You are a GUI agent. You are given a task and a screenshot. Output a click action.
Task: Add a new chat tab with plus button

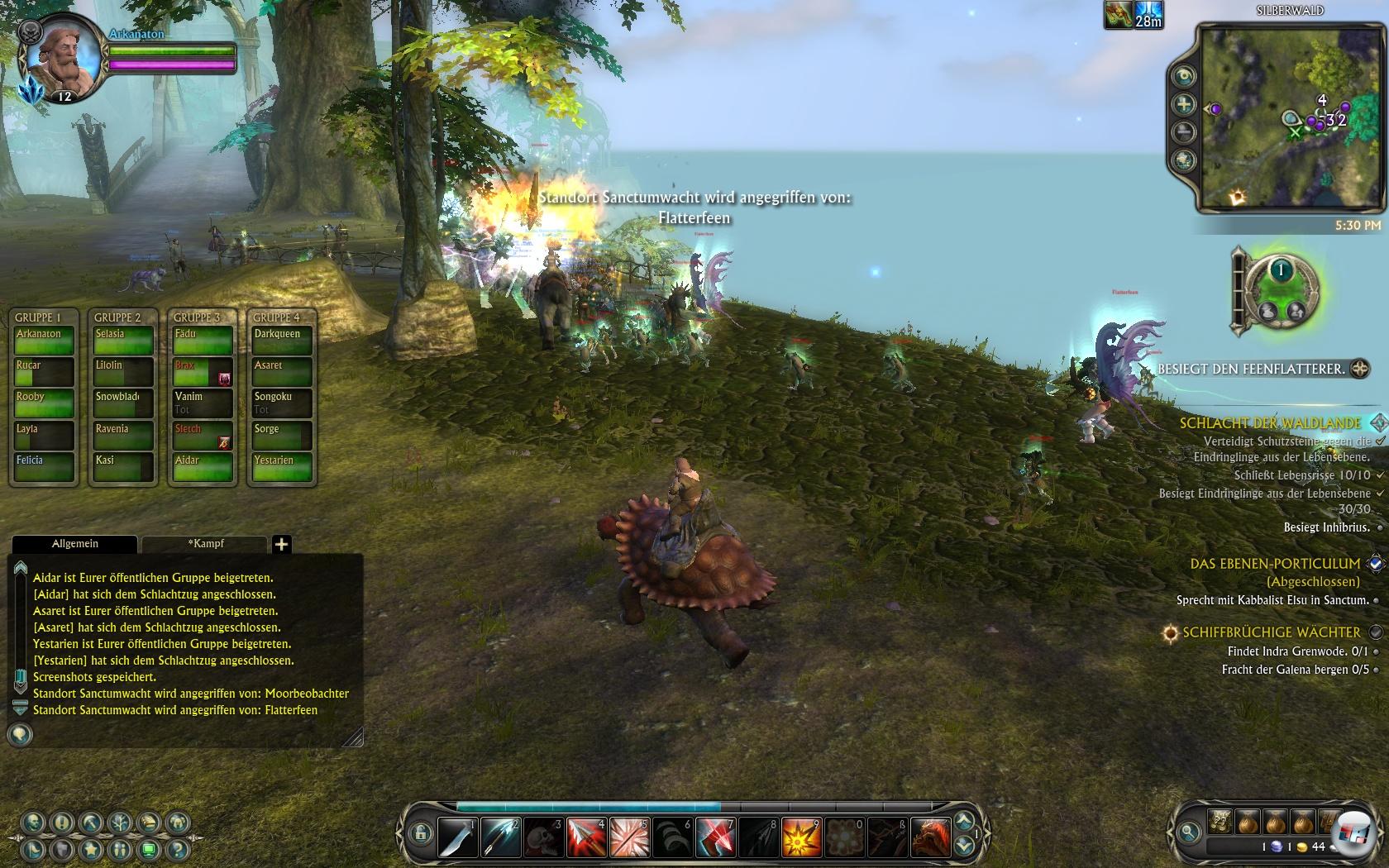point(281,544)
